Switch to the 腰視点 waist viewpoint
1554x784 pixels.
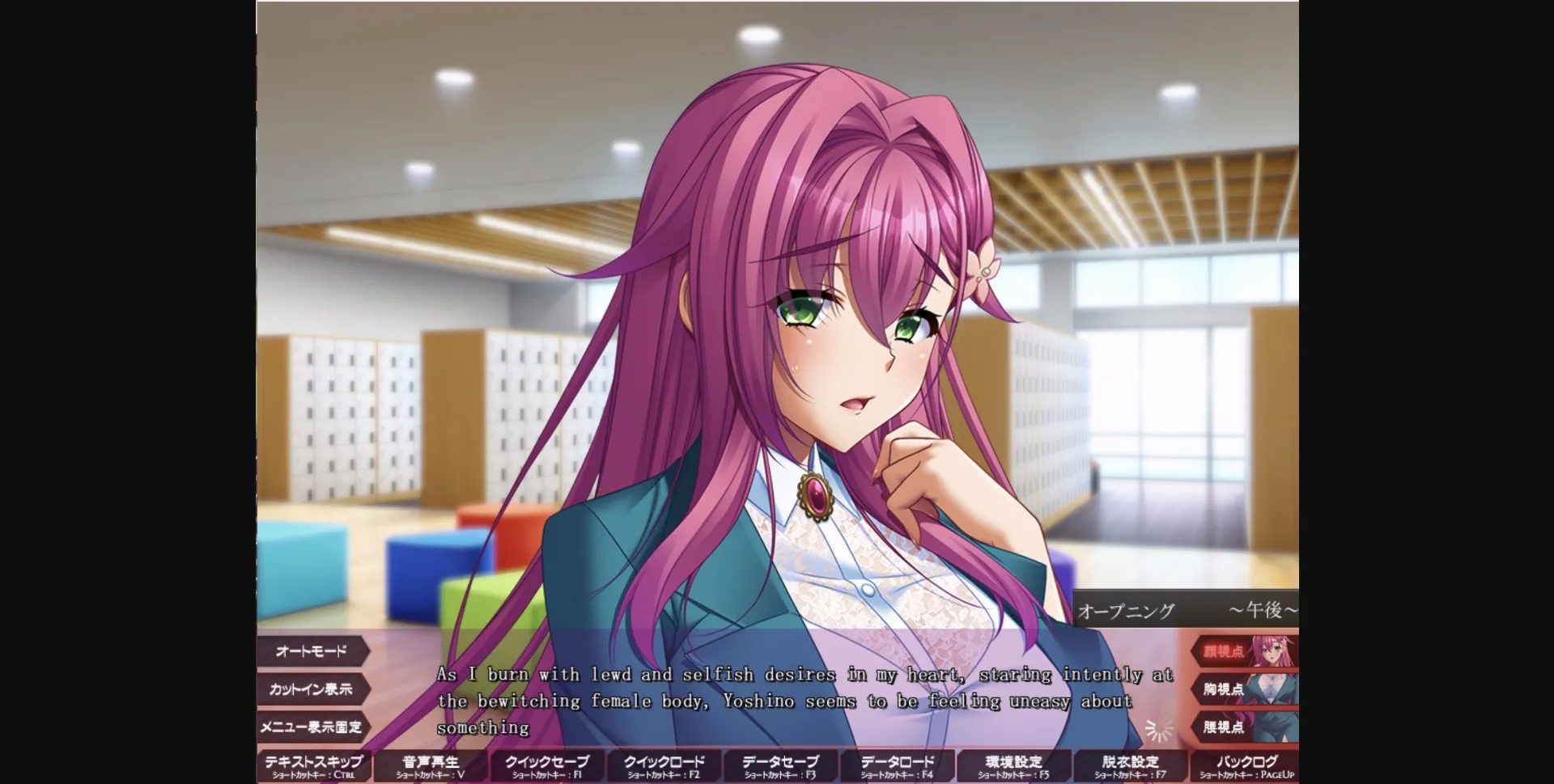[1223, 726]
